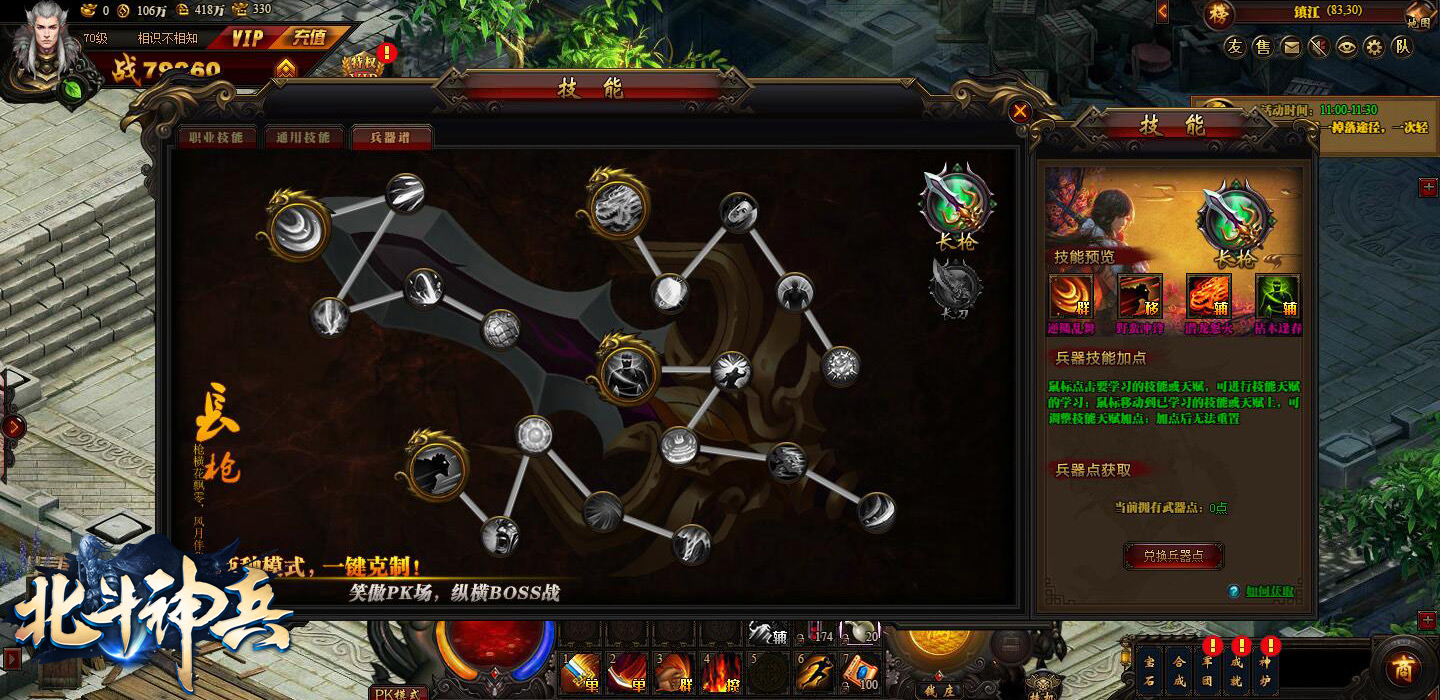This screenshot has width=1440, height=700.
Task: Toggle the PK模式 button
Action: tap(397, 692)
